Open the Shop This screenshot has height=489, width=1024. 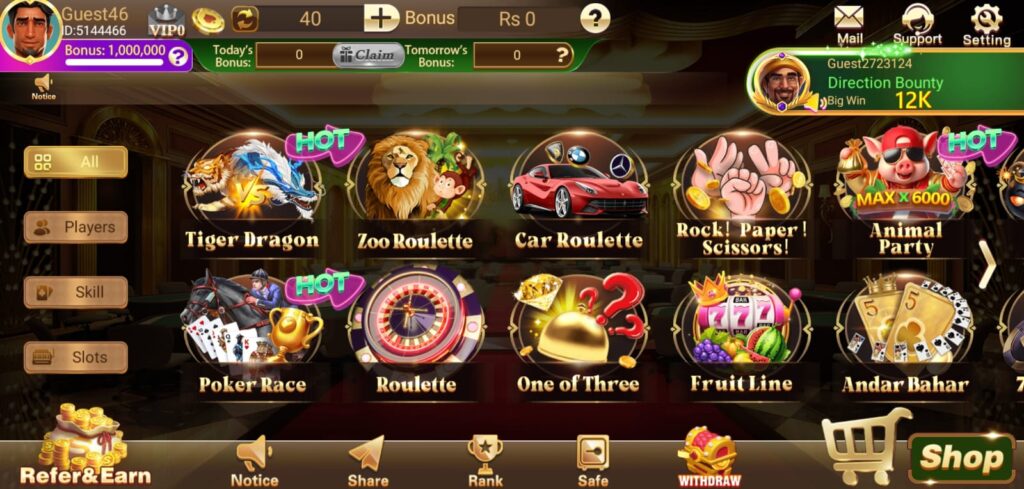961,458
